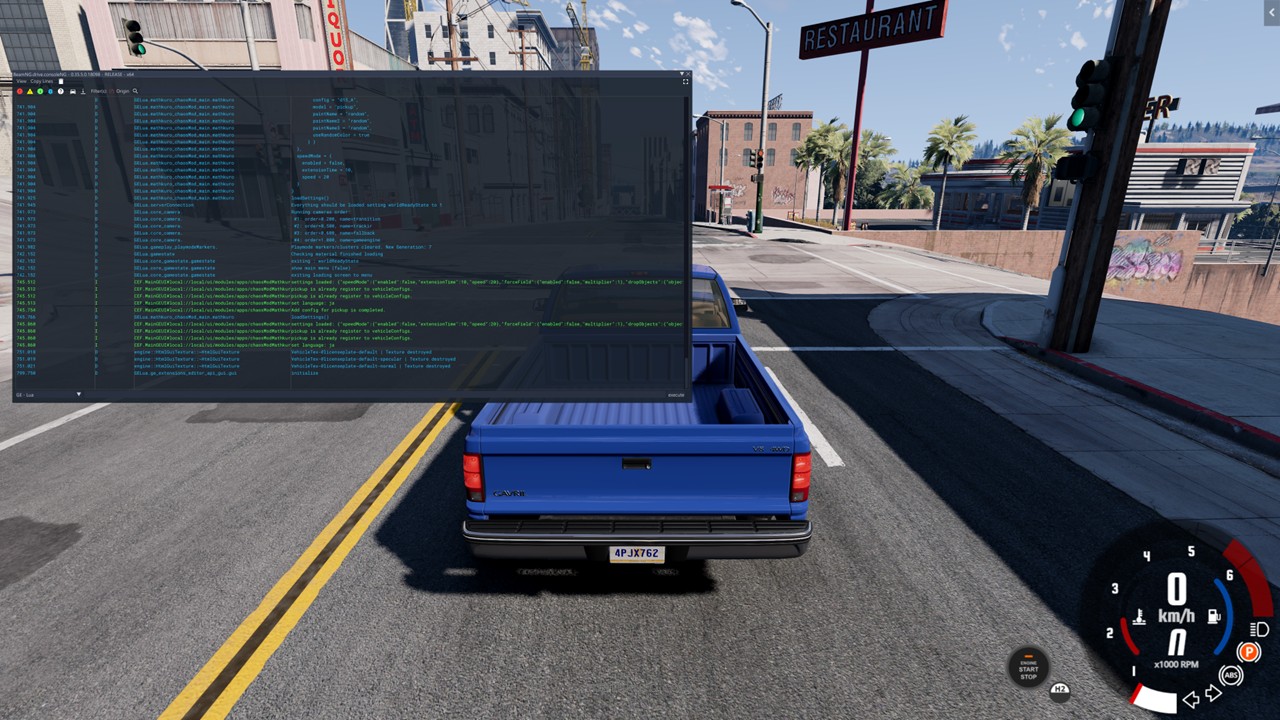Click the white question mark filter icon
The width and height of the screenshot is (1280, 720).
[60, 91]
